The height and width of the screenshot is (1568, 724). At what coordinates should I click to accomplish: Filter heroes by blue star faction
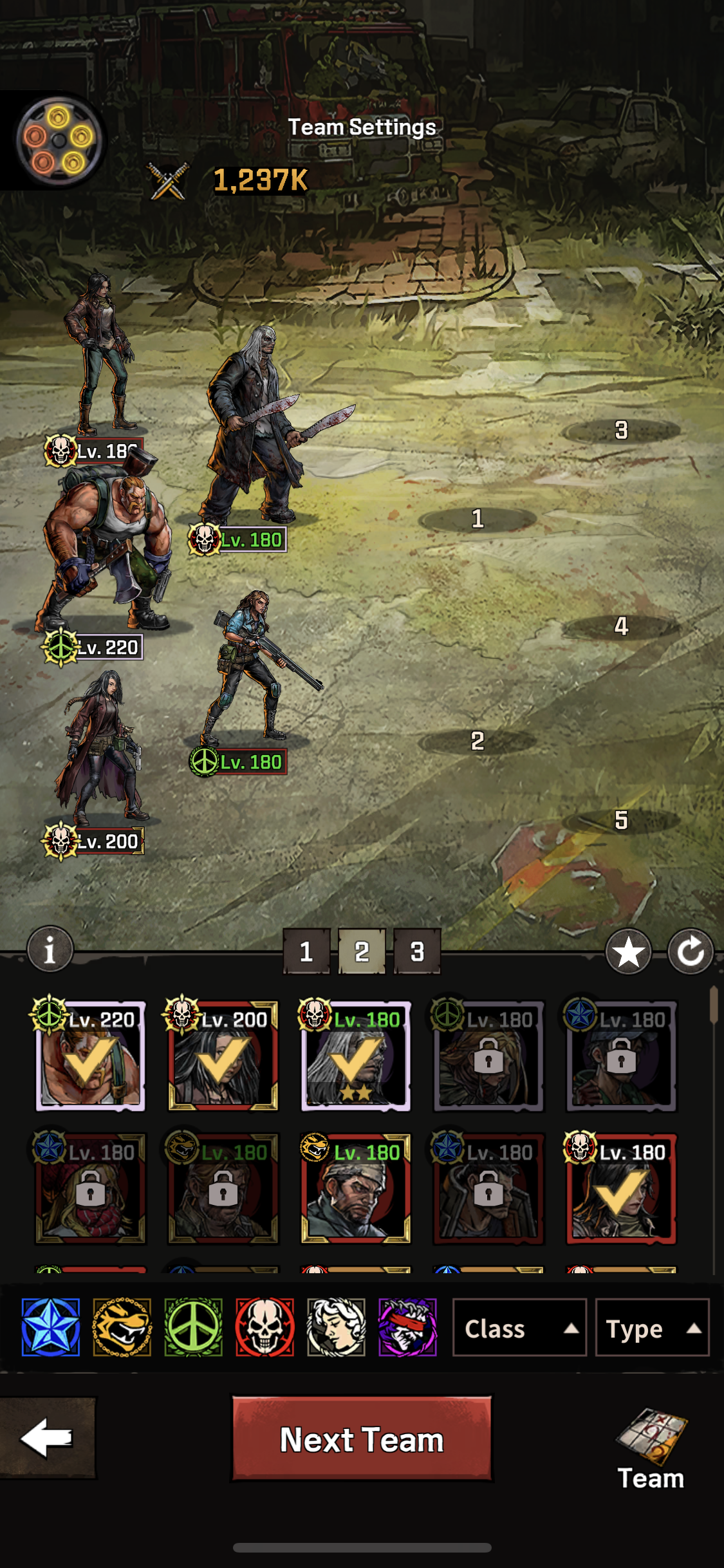[51, 1327]
